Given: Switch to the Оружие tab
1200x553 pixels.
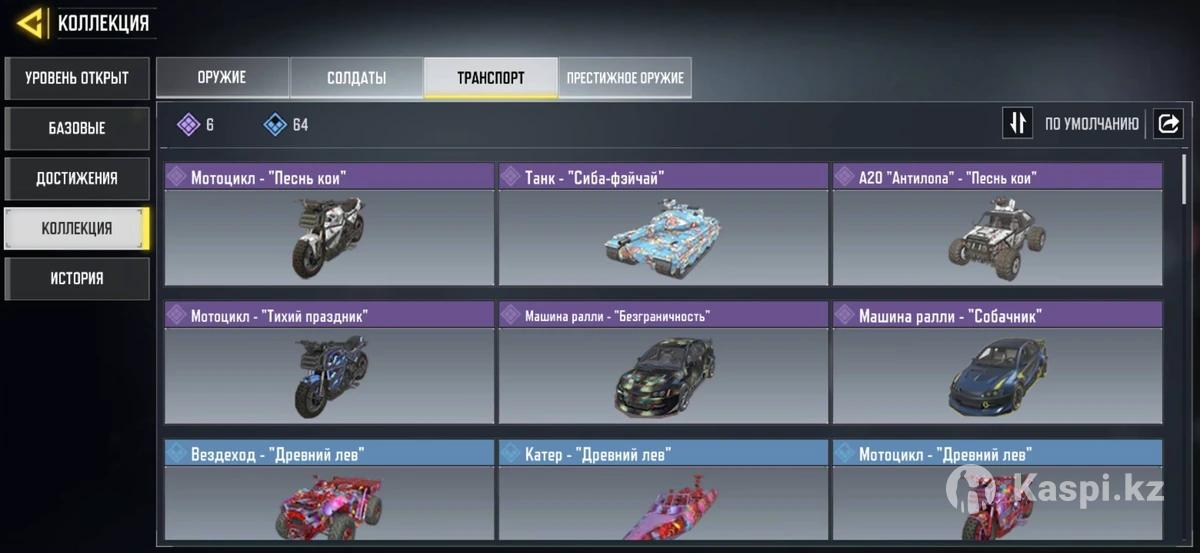Looking at the screenshot, I should [x=222, y=78].
